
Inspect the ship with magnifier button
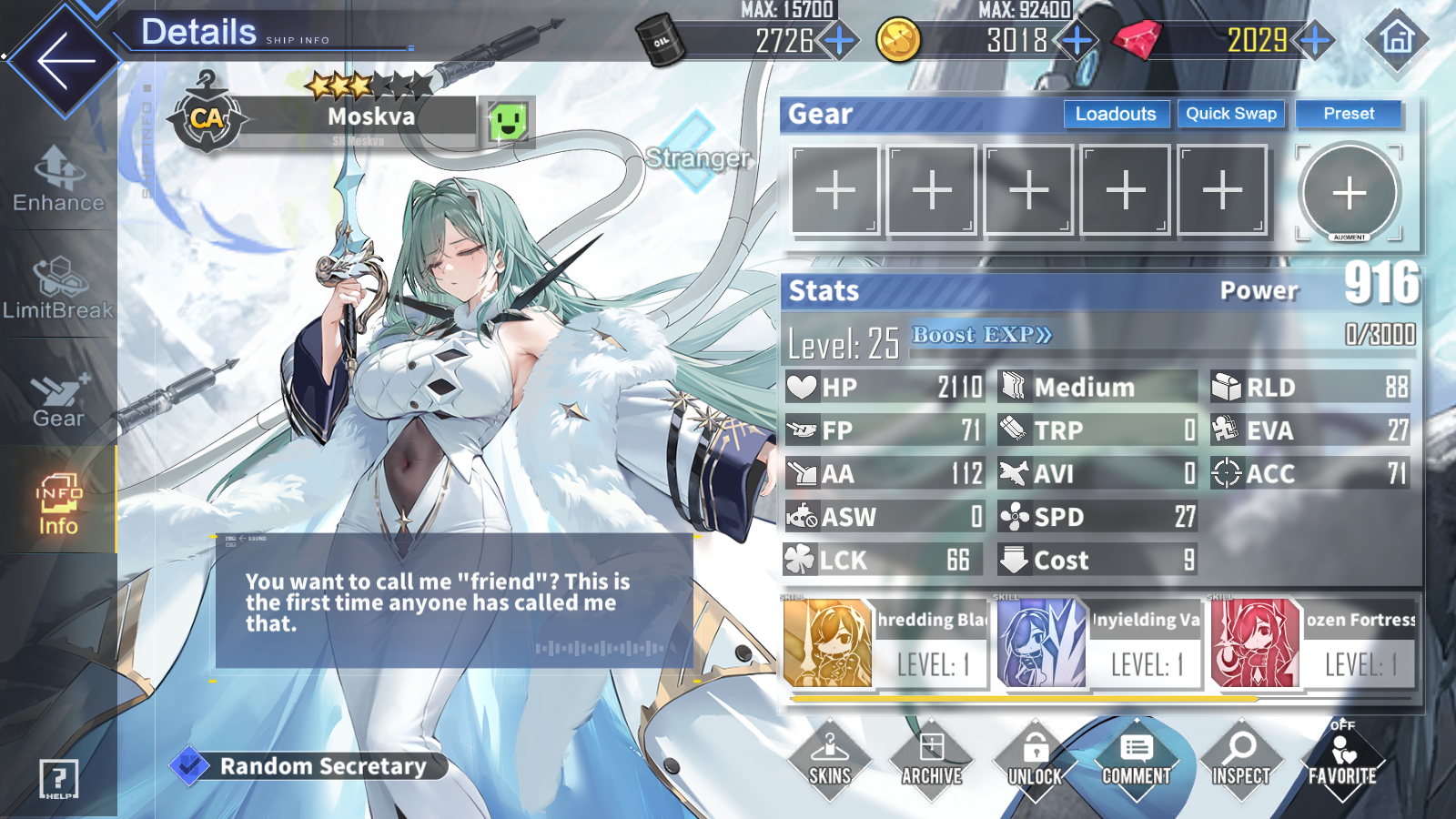pos(1240,761)
